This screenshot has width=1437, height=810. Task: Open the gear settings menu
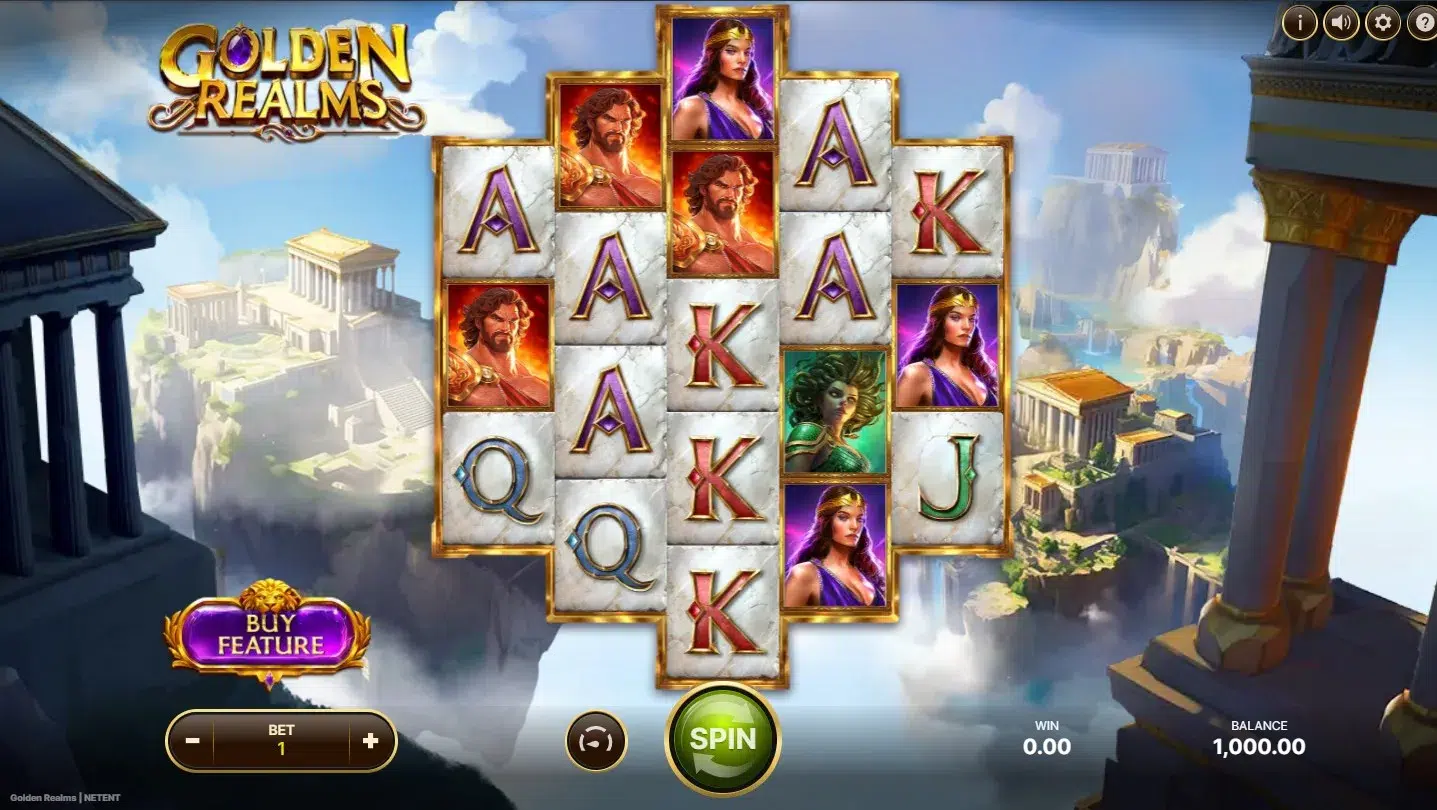click(x=1383, y=22)
